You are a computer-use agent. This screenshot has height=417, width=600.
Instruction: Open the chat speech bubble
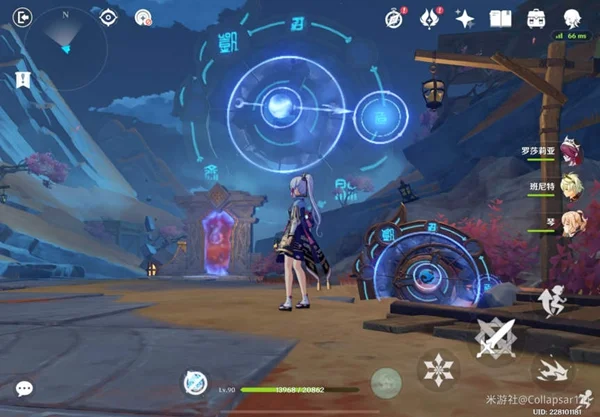tap(24, 388)
